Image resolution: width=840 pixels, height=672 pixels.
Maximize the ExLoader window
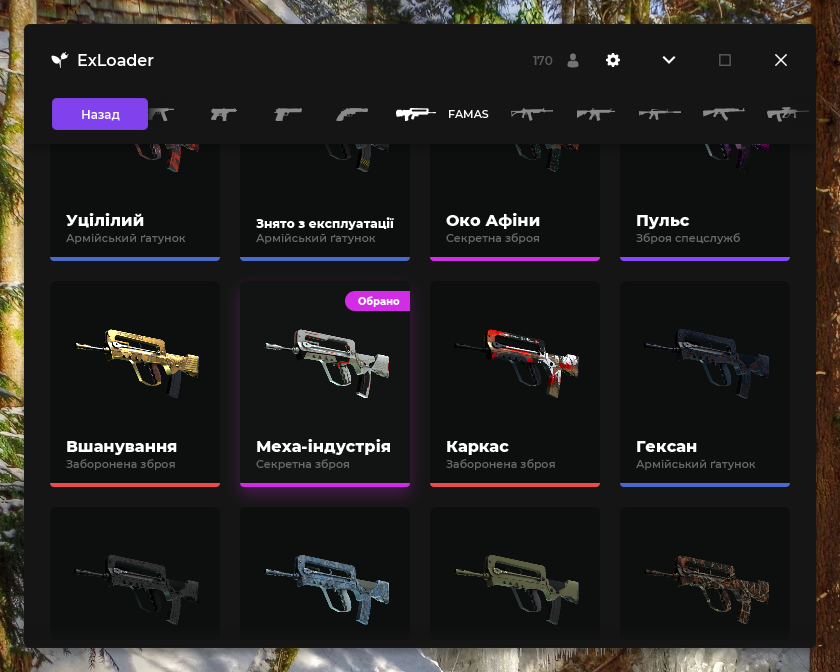click(x=725, y=60)
